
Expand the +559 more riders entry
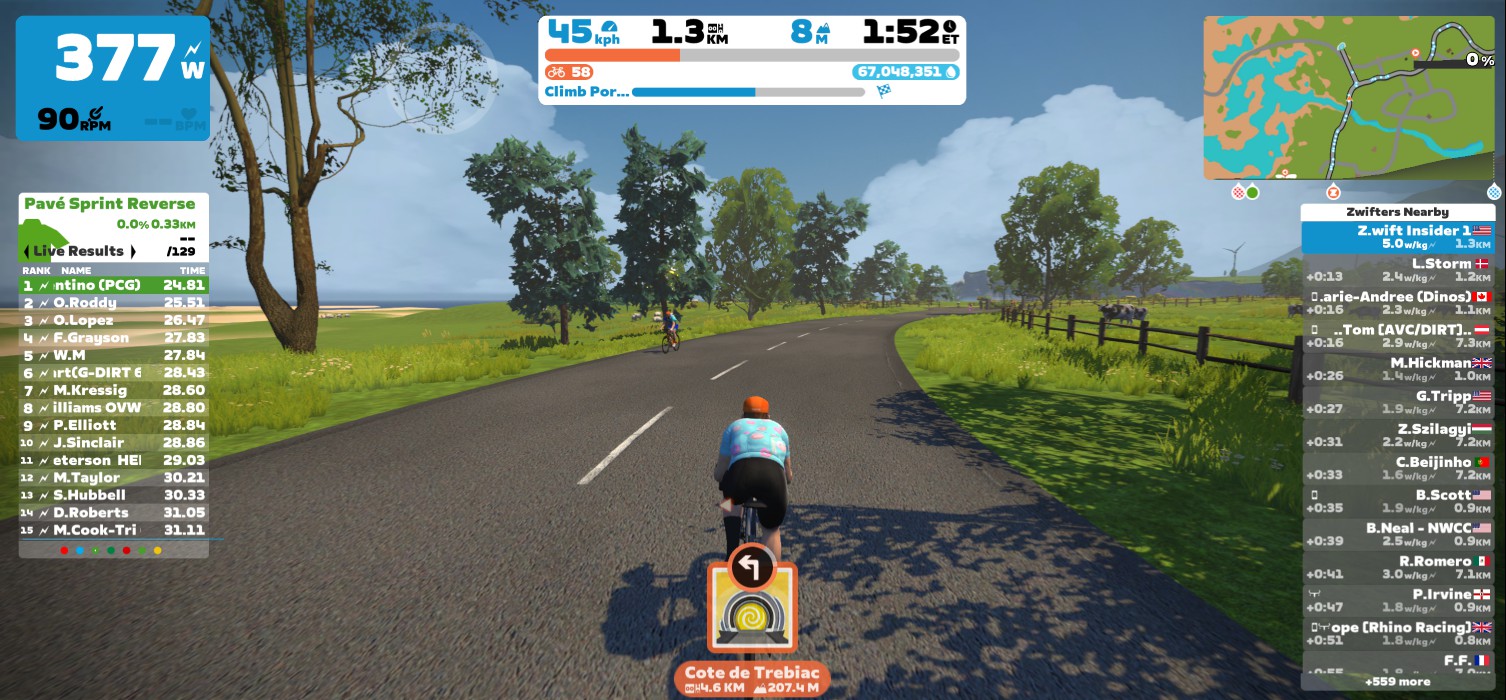[1397, 681]
